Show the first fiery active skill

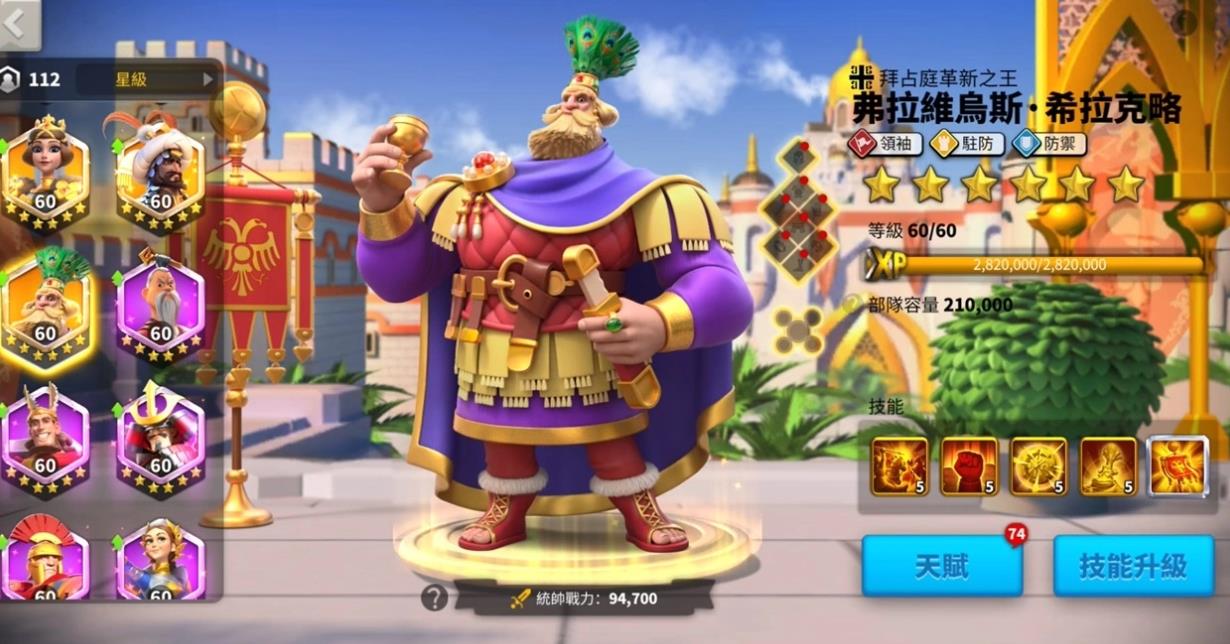(899, 466)
